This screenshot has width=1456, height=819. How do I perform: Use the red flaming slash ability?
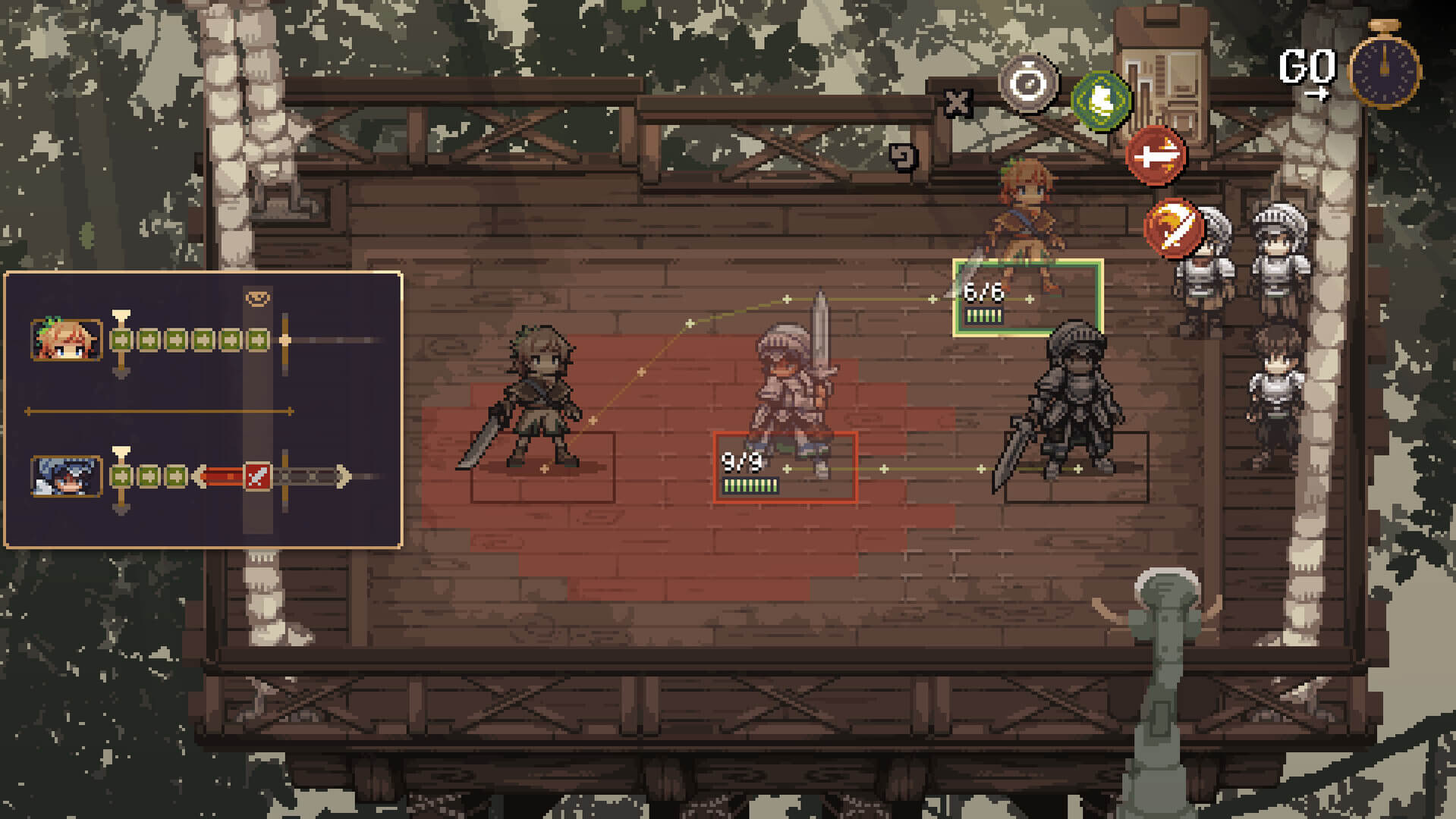coord(1173,227)
